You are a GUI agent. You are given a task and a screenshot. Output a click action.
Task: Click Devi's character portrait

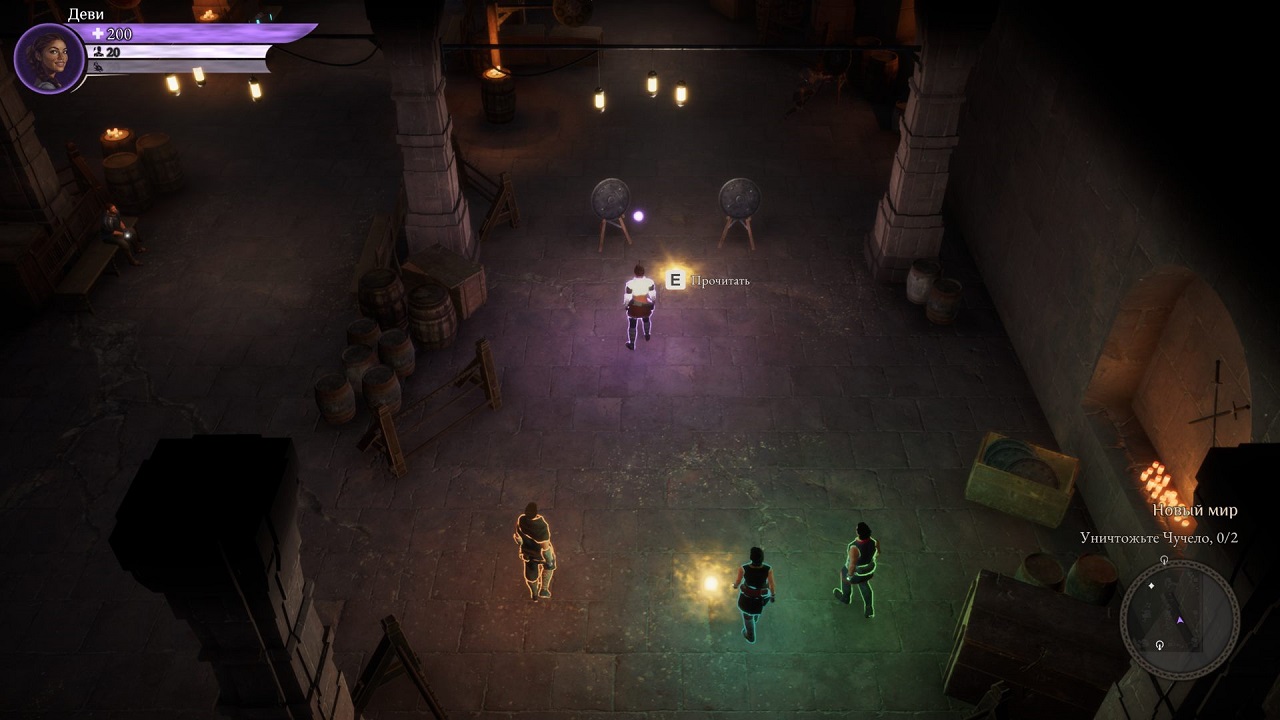coord(49,58)
